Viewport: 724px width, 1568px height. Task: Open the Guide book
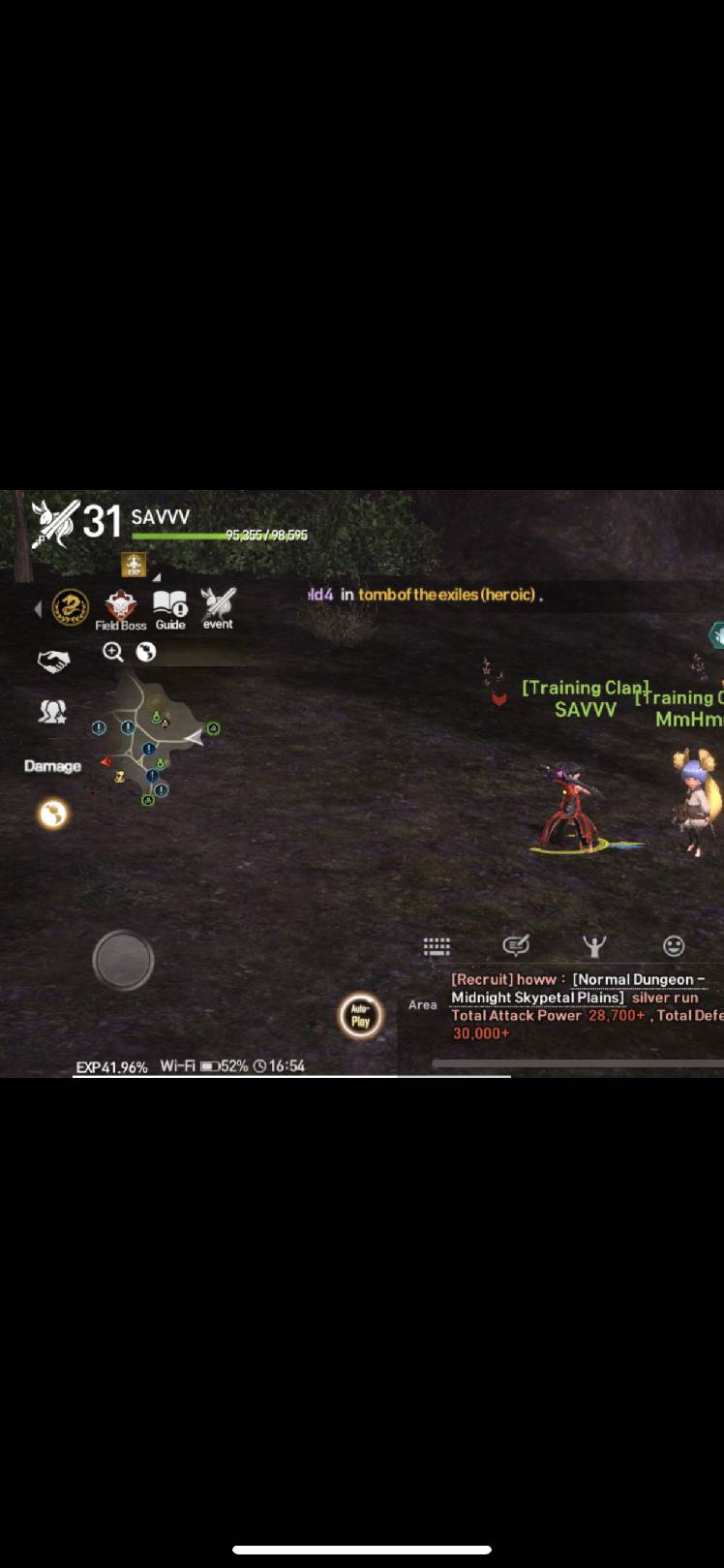tap(170, 608)
